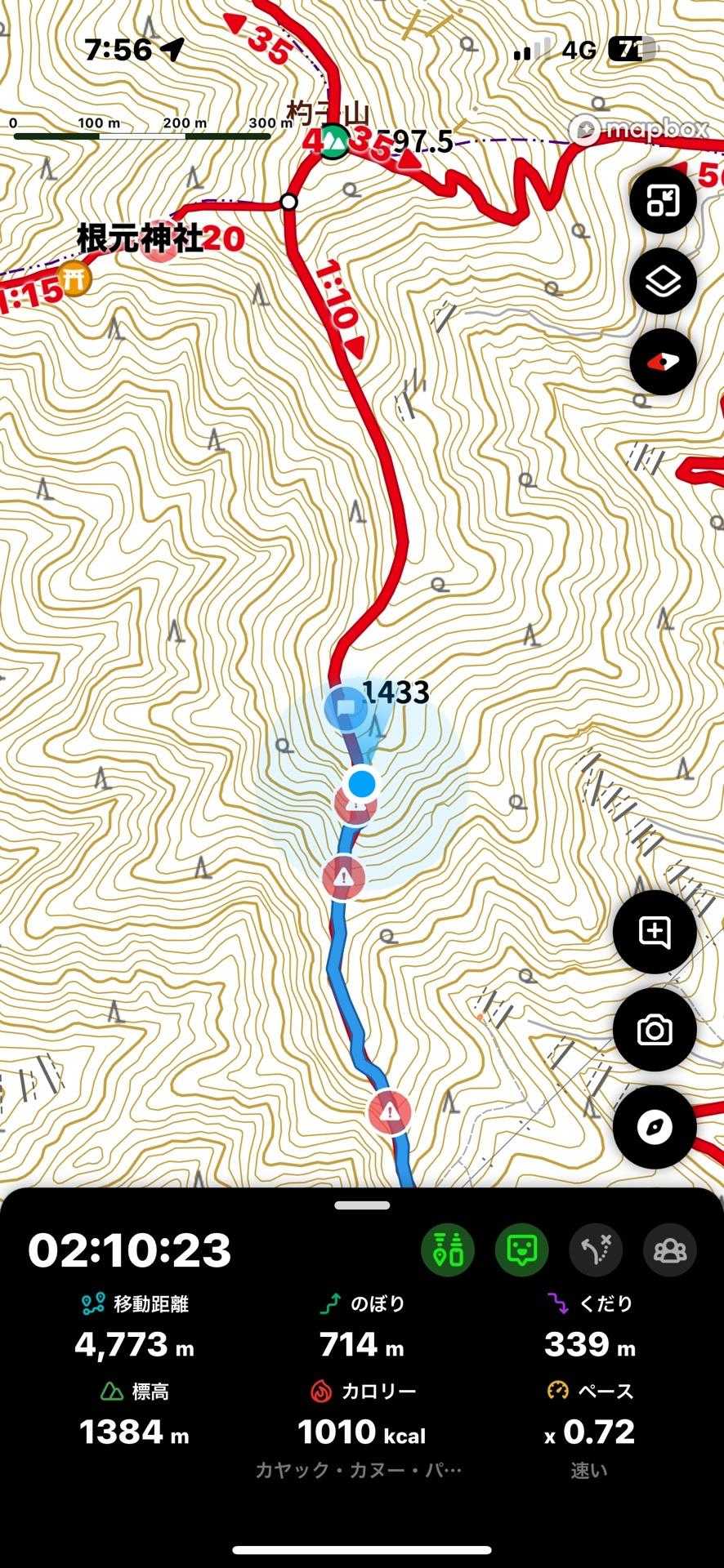The height and width of the screenshot is (1568, 724).
Task: Tap the red and white compass needle button
Action: (x=662, y=363)
